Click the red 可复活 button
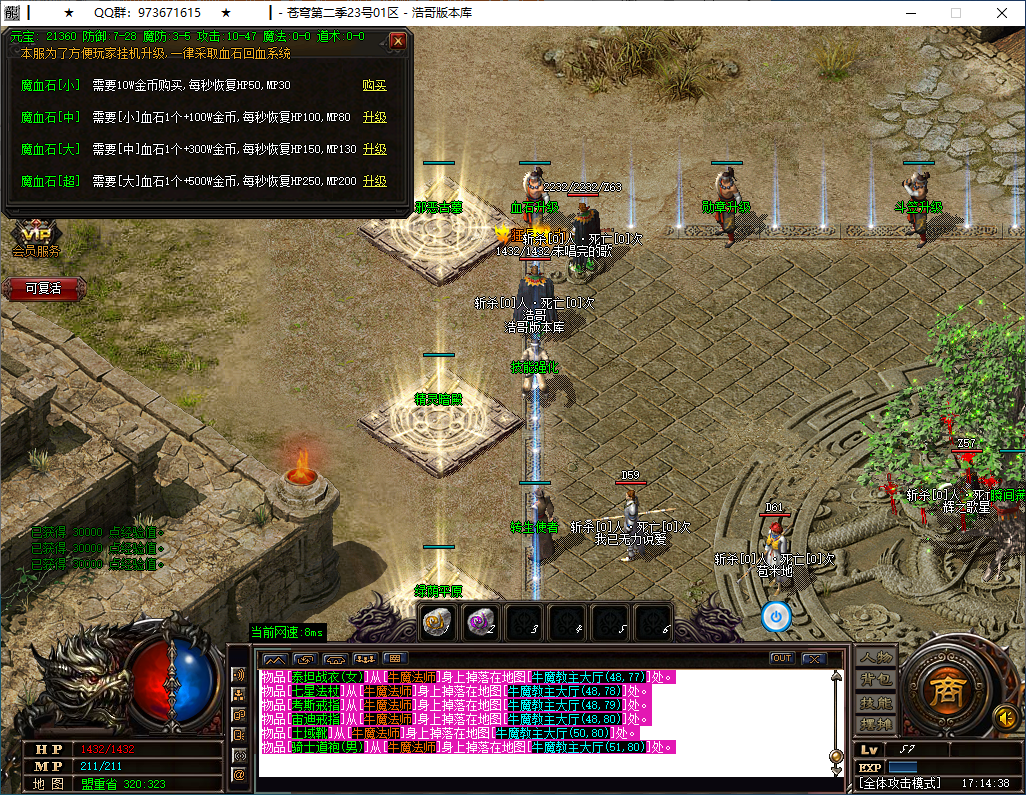Image resolution: width=1026 pixels, height=795 pixels. click(43, 288)
